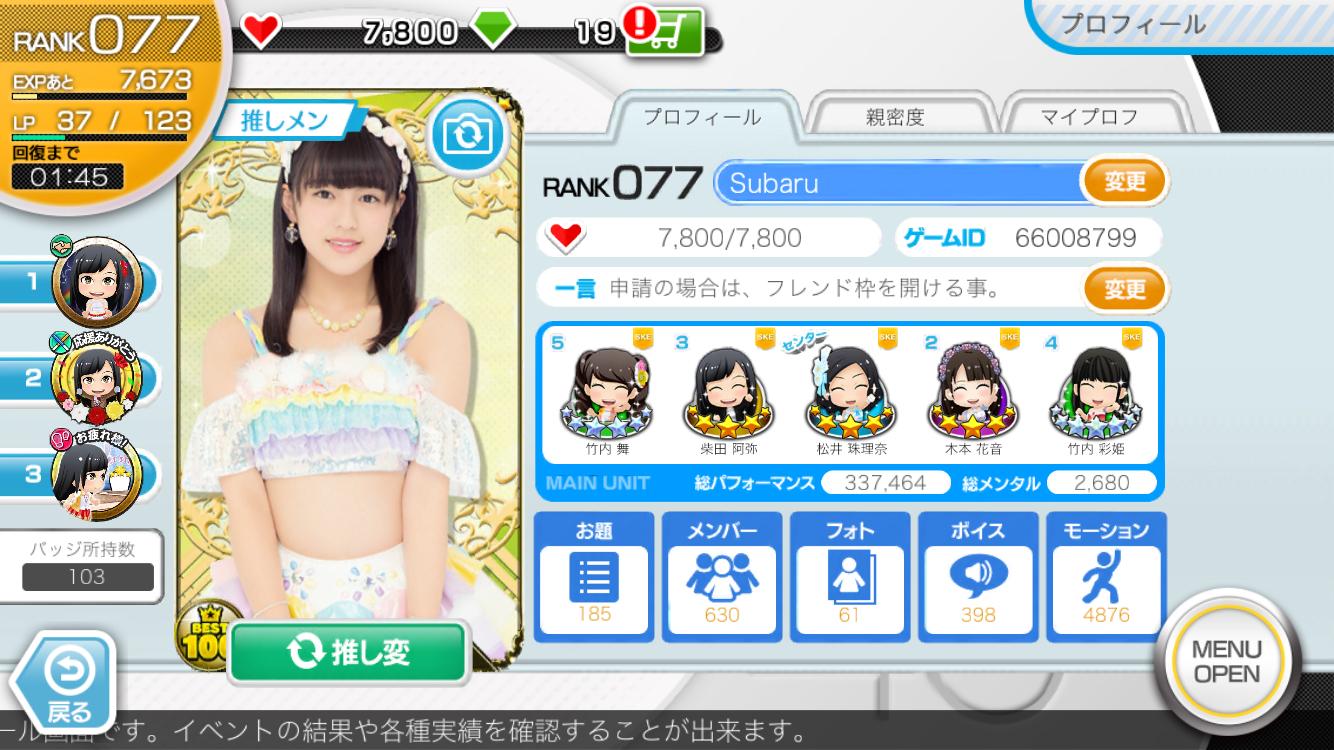The width and height of the screenshot is (1334, 750).
Task: Change the 一言 comment with its 変更 button
Action: click(1124, 289)
